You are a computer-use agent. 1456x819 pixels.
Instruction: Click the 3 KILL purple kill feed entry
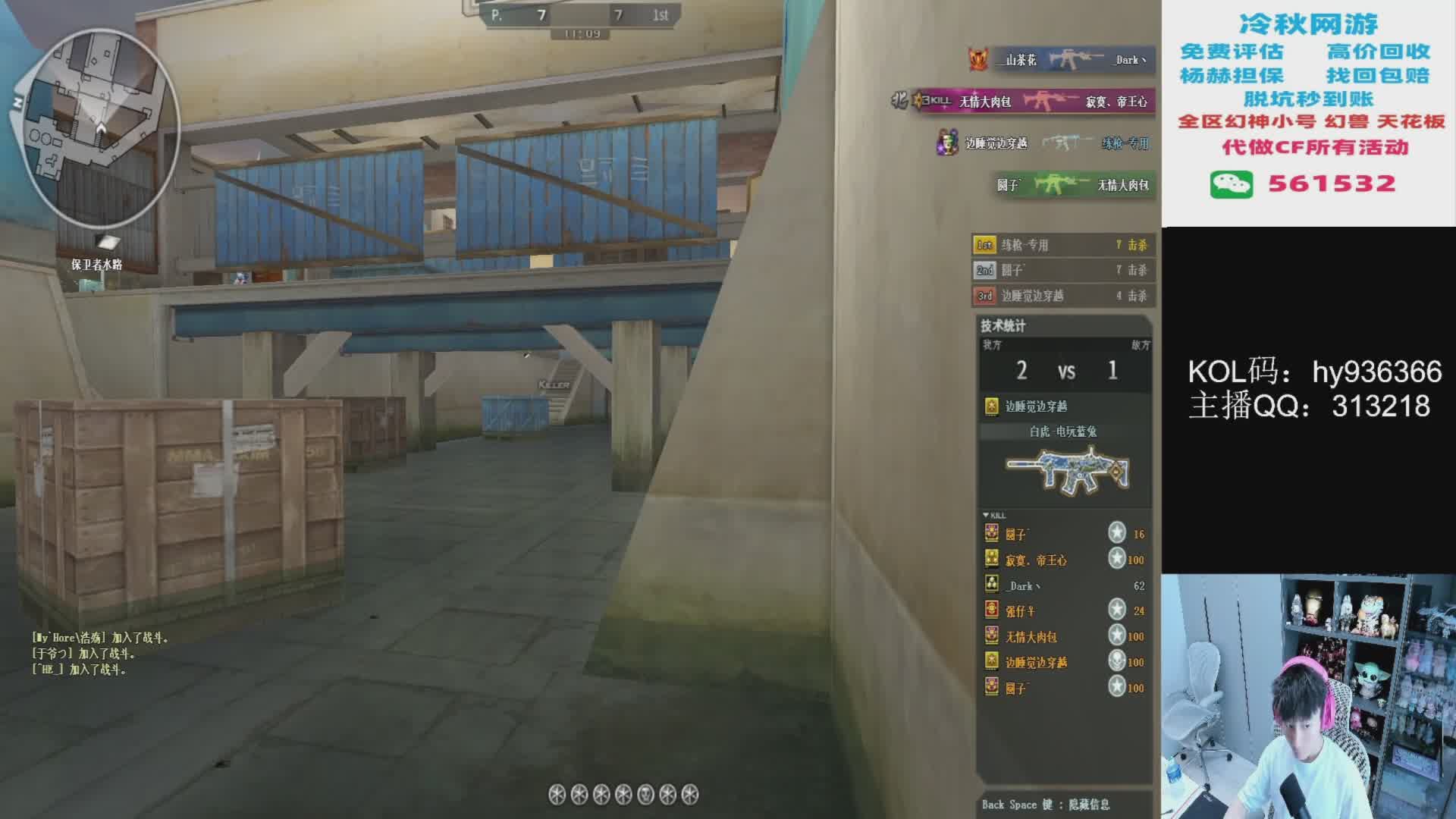tap(1031, 101)
